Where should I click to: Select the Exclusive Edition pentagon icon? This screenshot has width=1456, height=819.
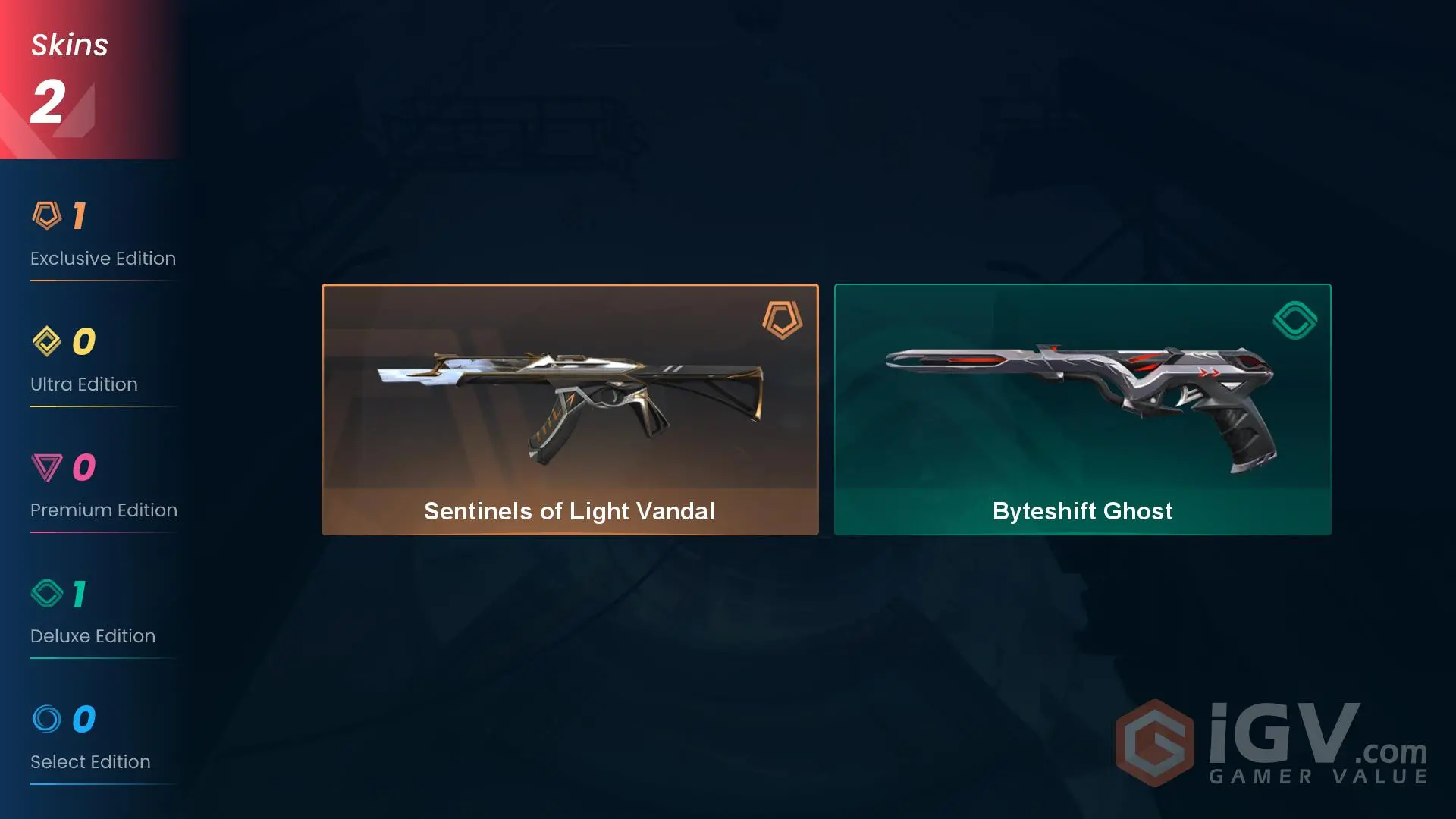coord(49,215)
